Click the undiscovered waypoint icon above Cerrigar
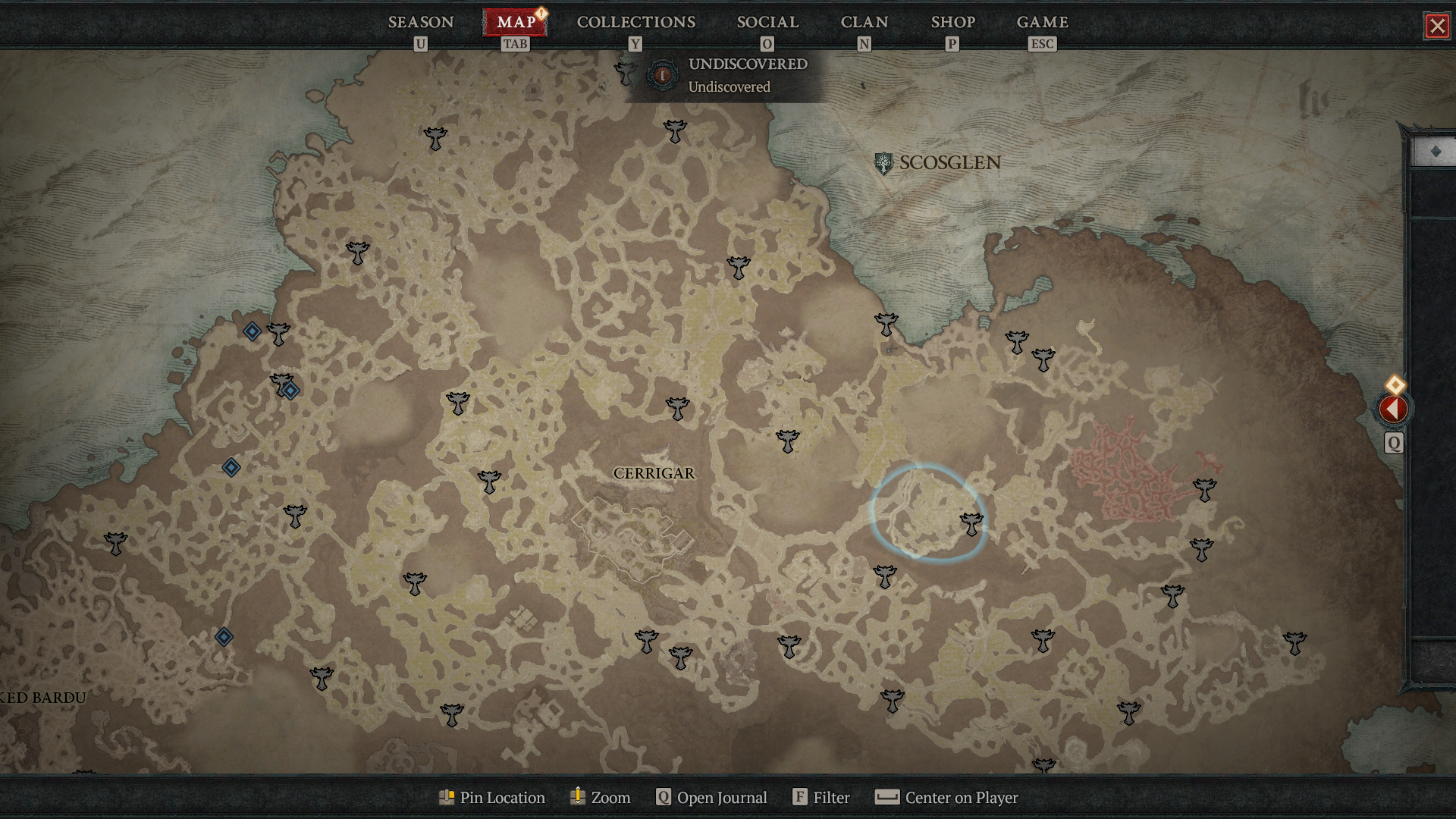The height and width of the screenshot is (819, 1456). tap(677, 407)
